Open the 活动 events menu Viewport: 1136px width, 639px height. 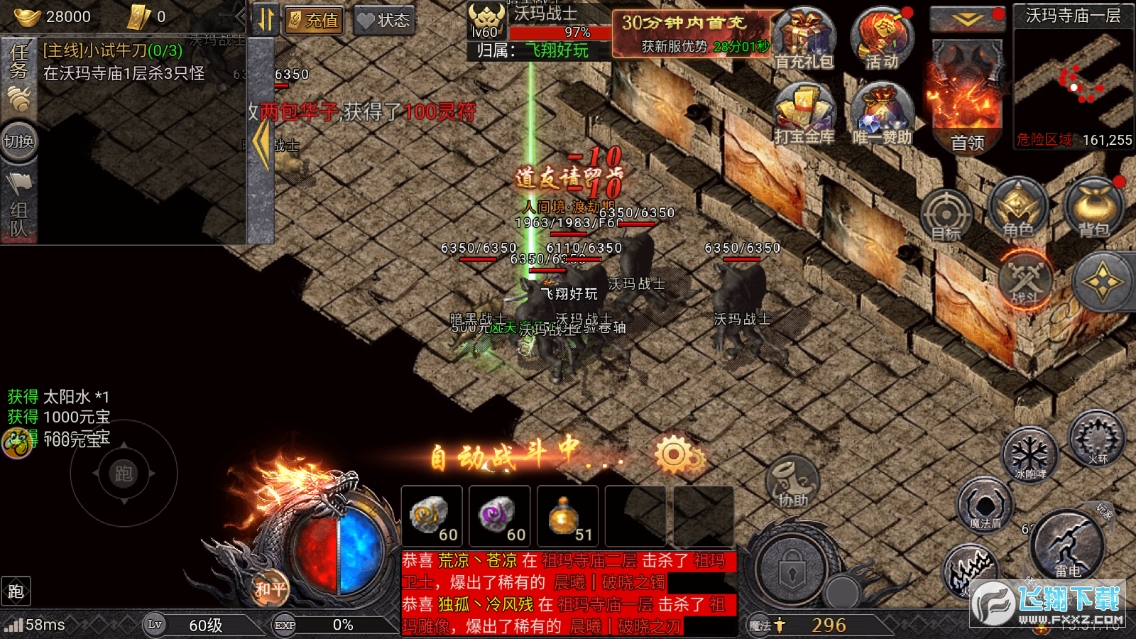(x=881, y=38)
